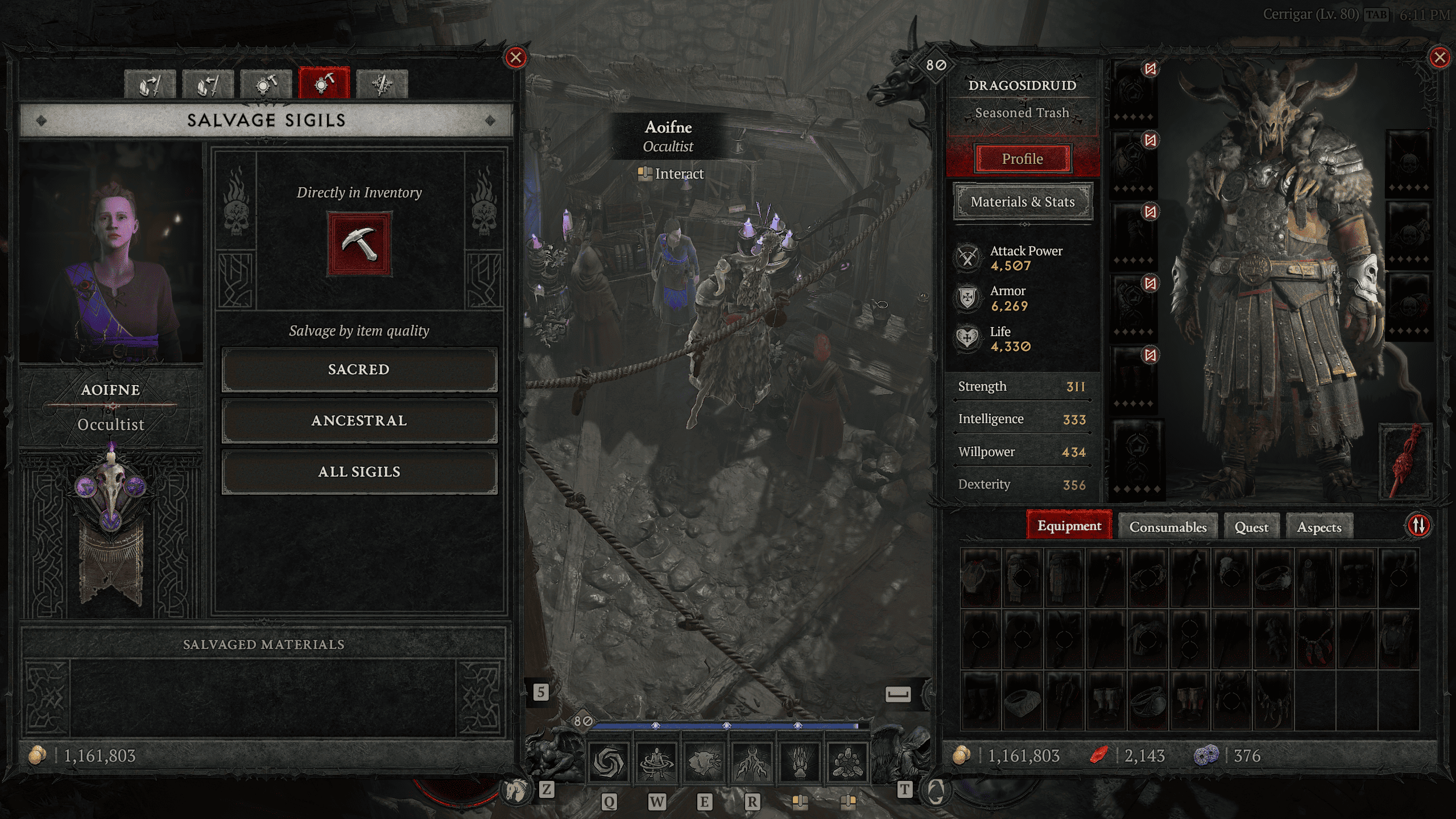
Task: Click the inventory sort arrows button
Action: [1418, 525]
